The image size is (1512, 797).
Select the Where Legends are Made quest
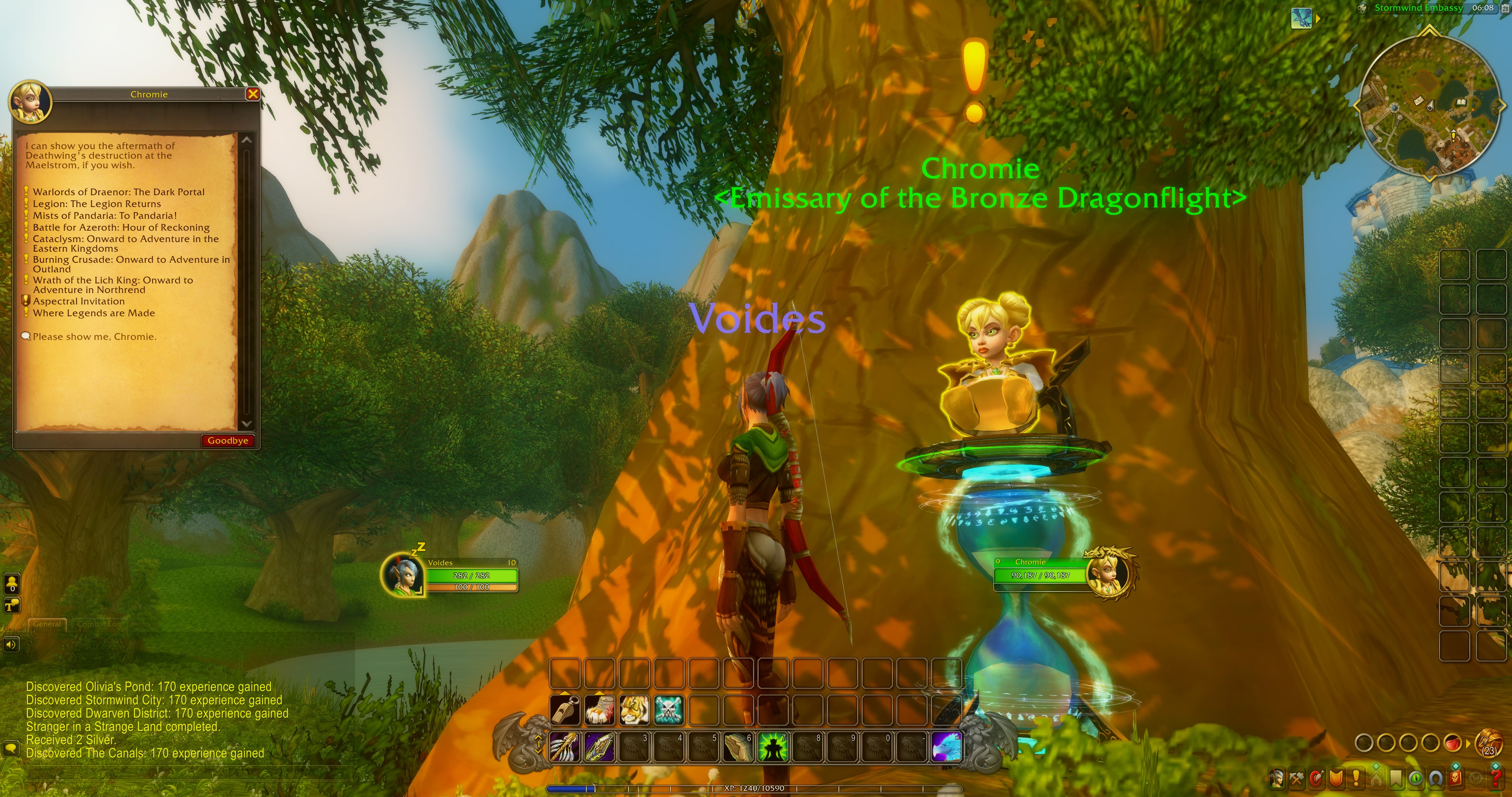(93, 313)
